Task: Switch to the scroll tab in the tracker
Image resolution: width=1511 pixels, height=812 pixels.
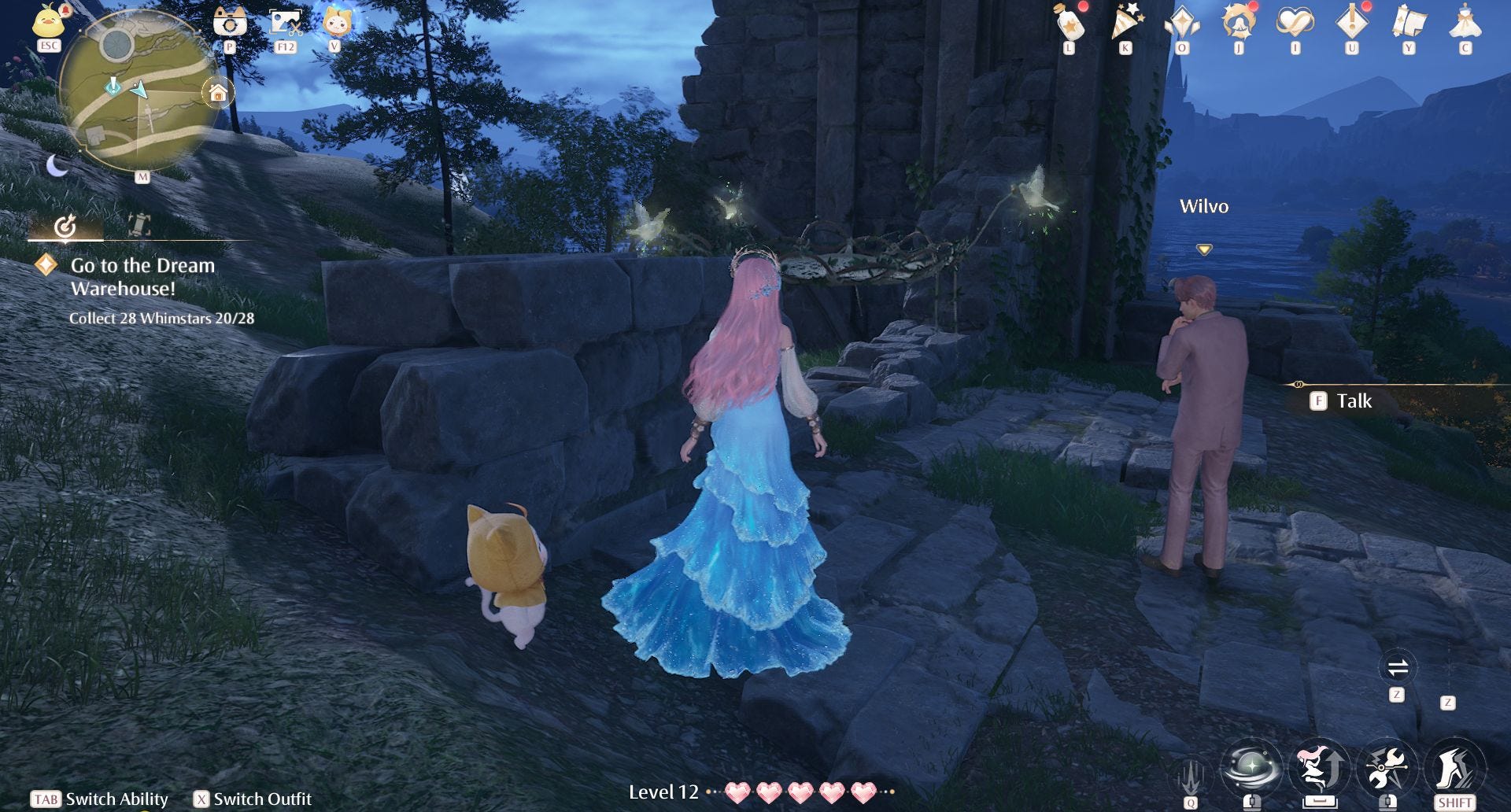Action: [139, 226]
